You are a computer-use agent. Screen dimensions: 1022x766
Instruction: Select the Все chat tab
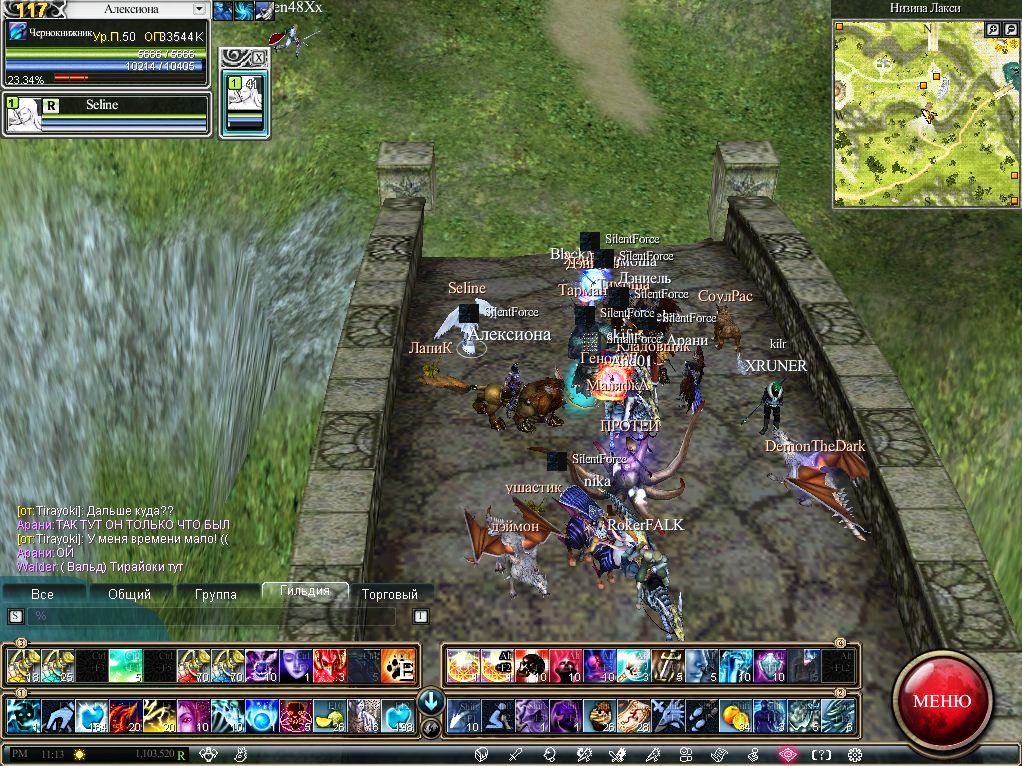click(x=43, y=594)
